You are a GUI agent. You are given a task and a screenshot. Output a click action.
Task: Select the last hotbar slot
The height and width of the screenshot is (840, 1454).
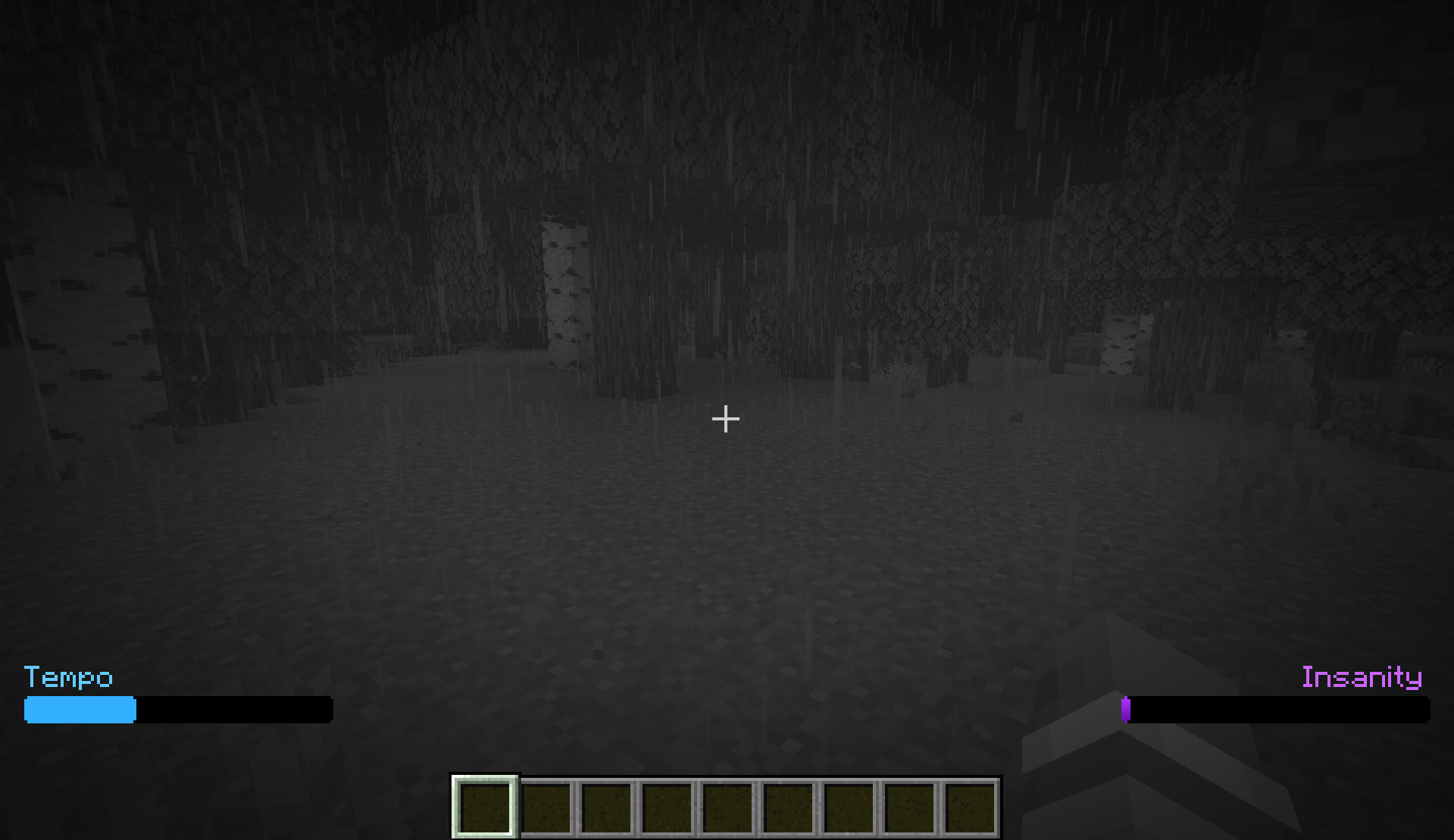(x=969, y=807)
